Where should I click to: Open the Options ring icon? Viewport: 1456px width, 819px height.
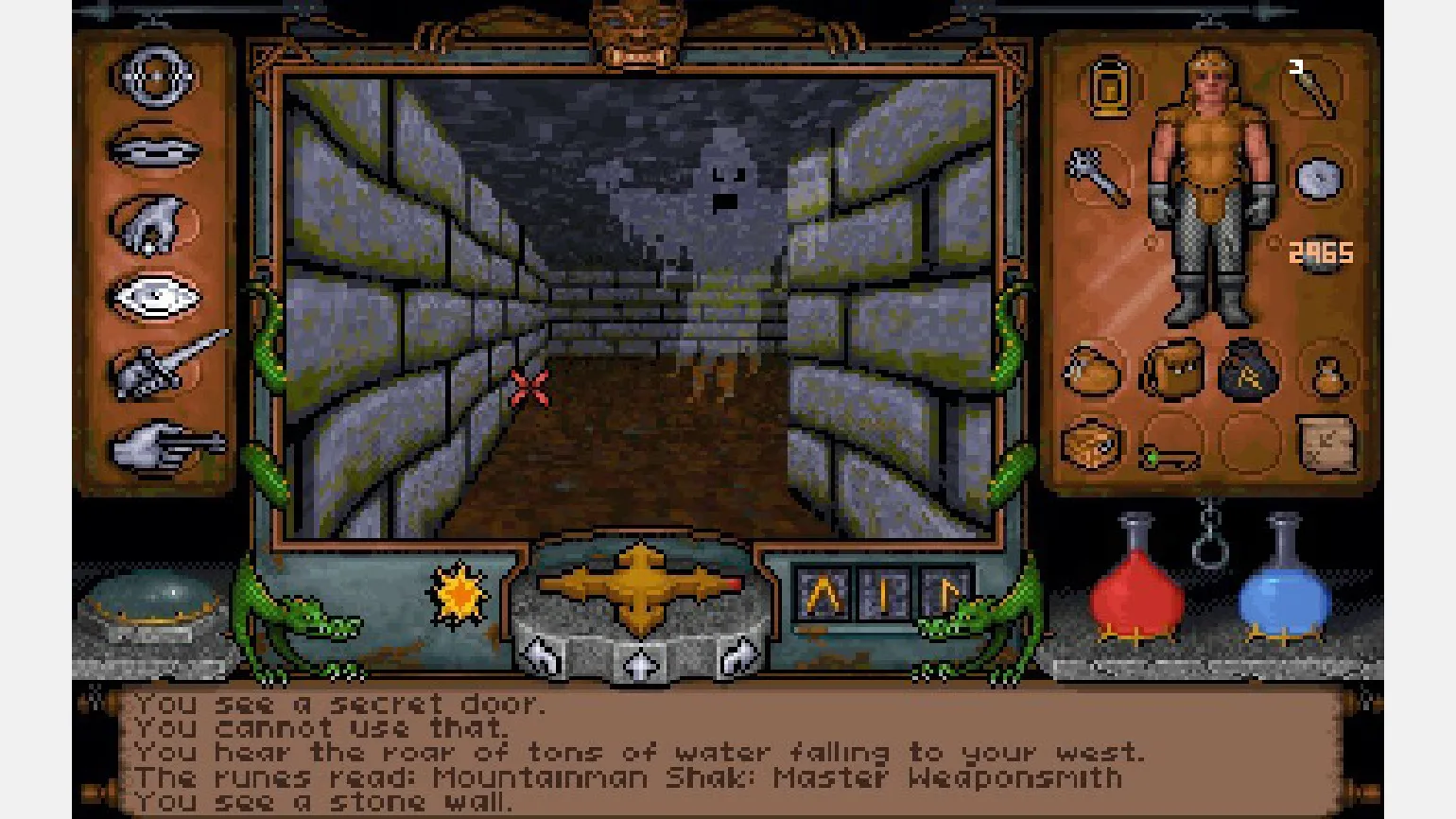click(x=154, y=77)
